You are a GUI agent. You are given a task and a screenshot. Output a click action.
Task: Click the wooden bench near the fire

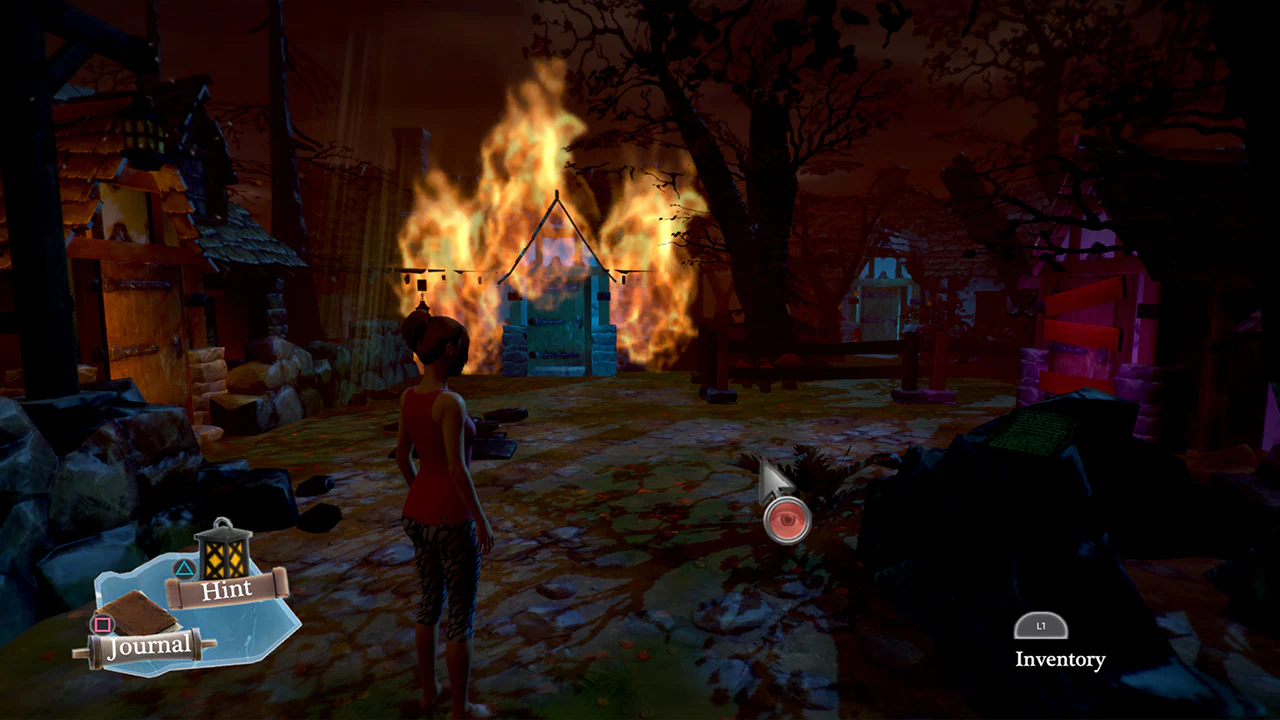click(x=780, y=365)
